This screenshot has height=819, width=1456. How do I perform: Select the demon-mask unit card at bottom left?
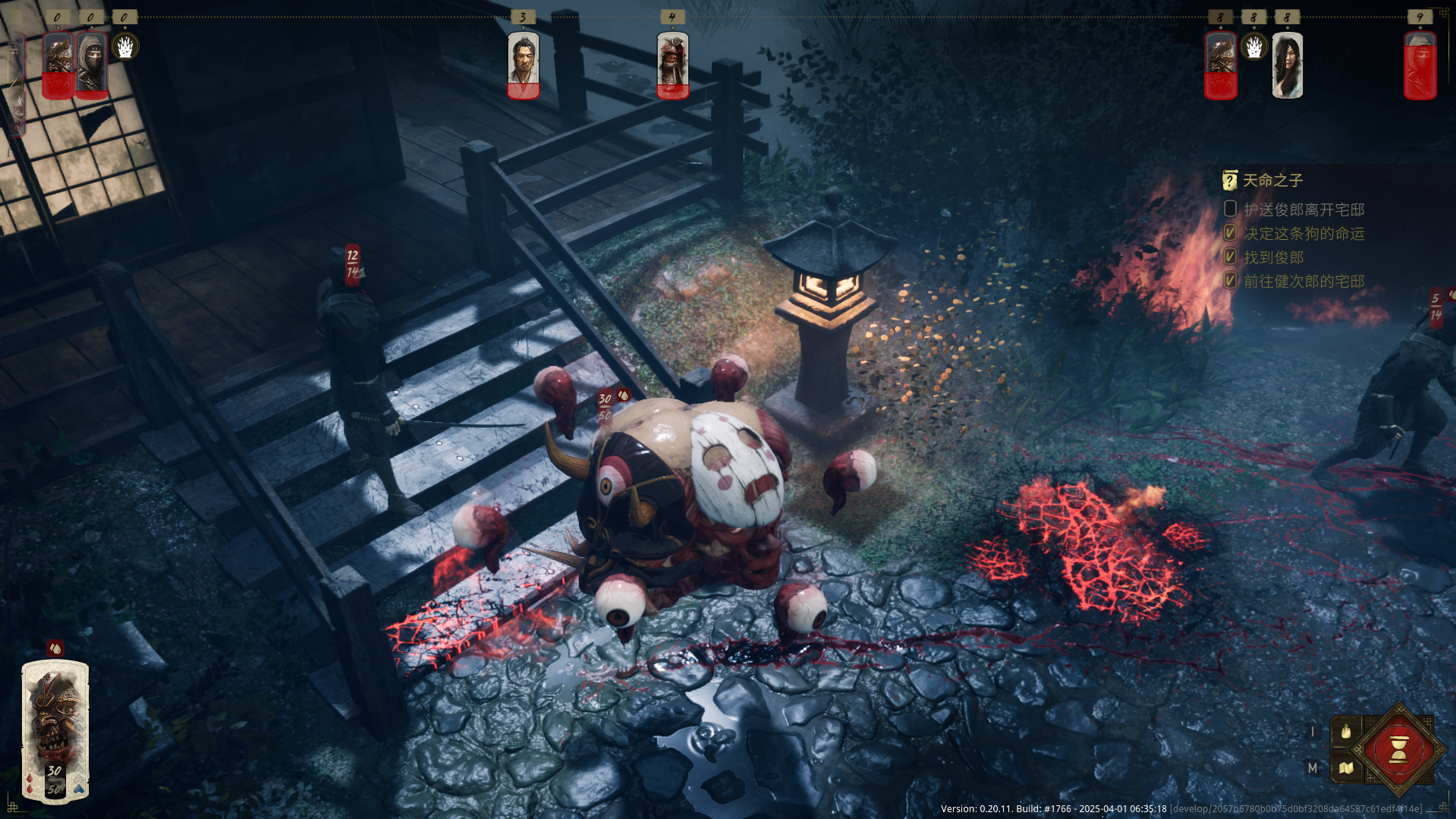55,730
